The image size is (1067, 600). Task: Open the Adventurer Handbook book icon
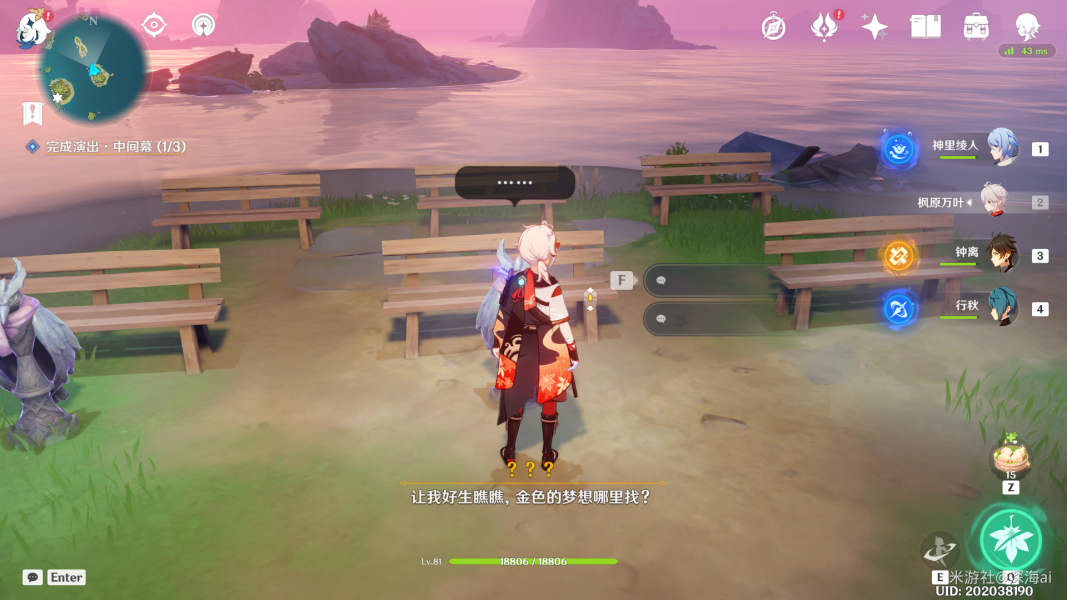click(x=925, y=27)
